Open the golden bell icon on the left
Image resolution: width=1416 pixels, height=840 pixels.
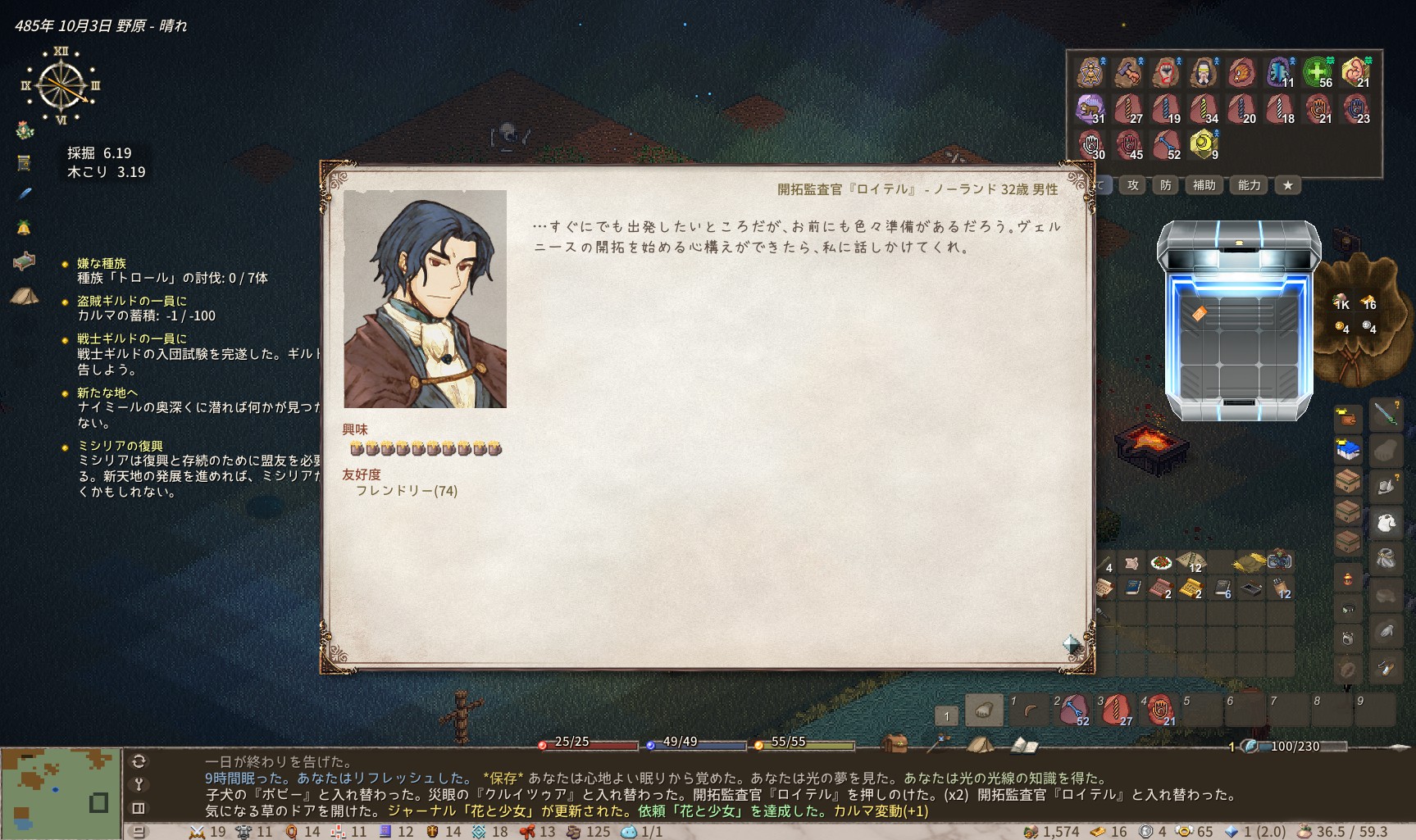[25, 227]
